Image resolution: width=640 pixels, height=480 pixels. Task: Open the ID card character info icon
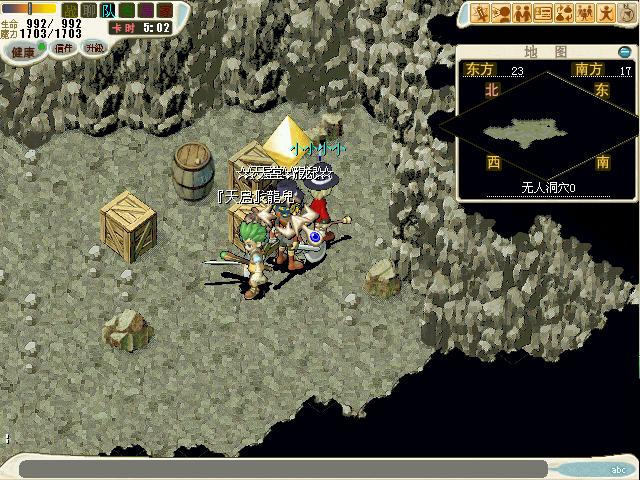(x=543, y=13)
